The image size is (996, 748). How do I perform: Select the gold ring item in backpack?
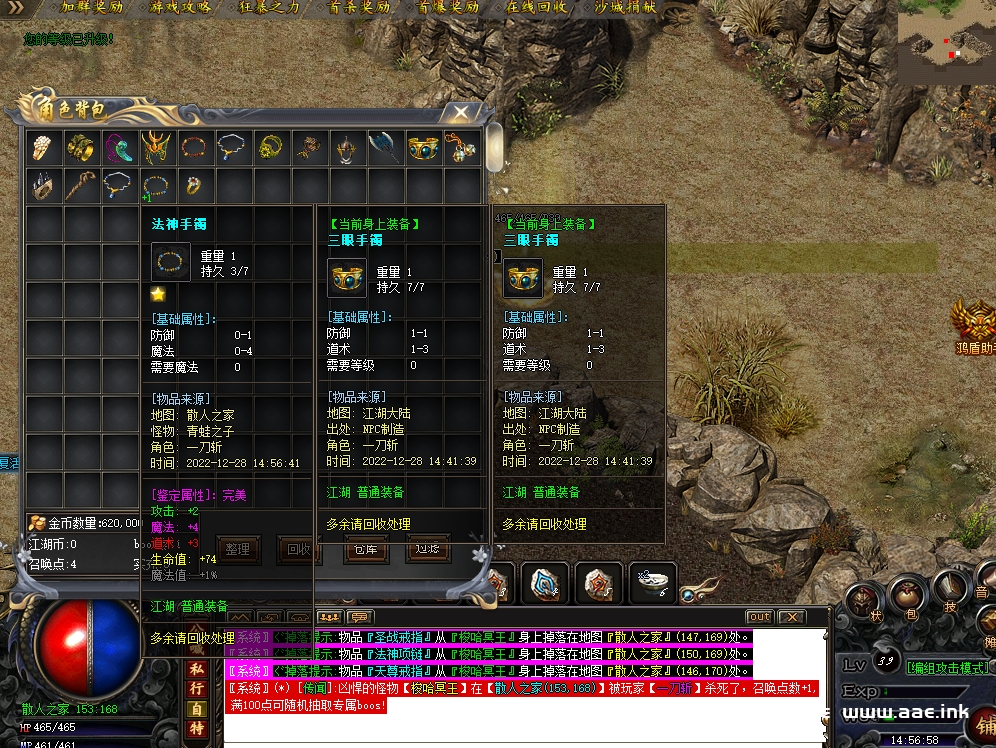[194, 185]
